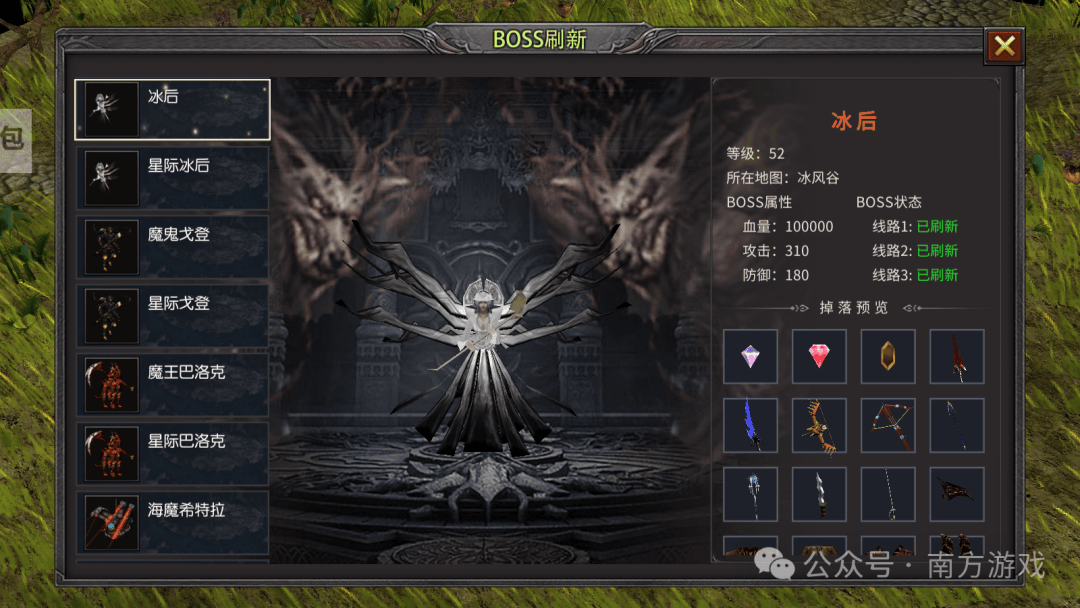View the silver dagger drop
Screen dimensions: 1080x608
point(819,494)
